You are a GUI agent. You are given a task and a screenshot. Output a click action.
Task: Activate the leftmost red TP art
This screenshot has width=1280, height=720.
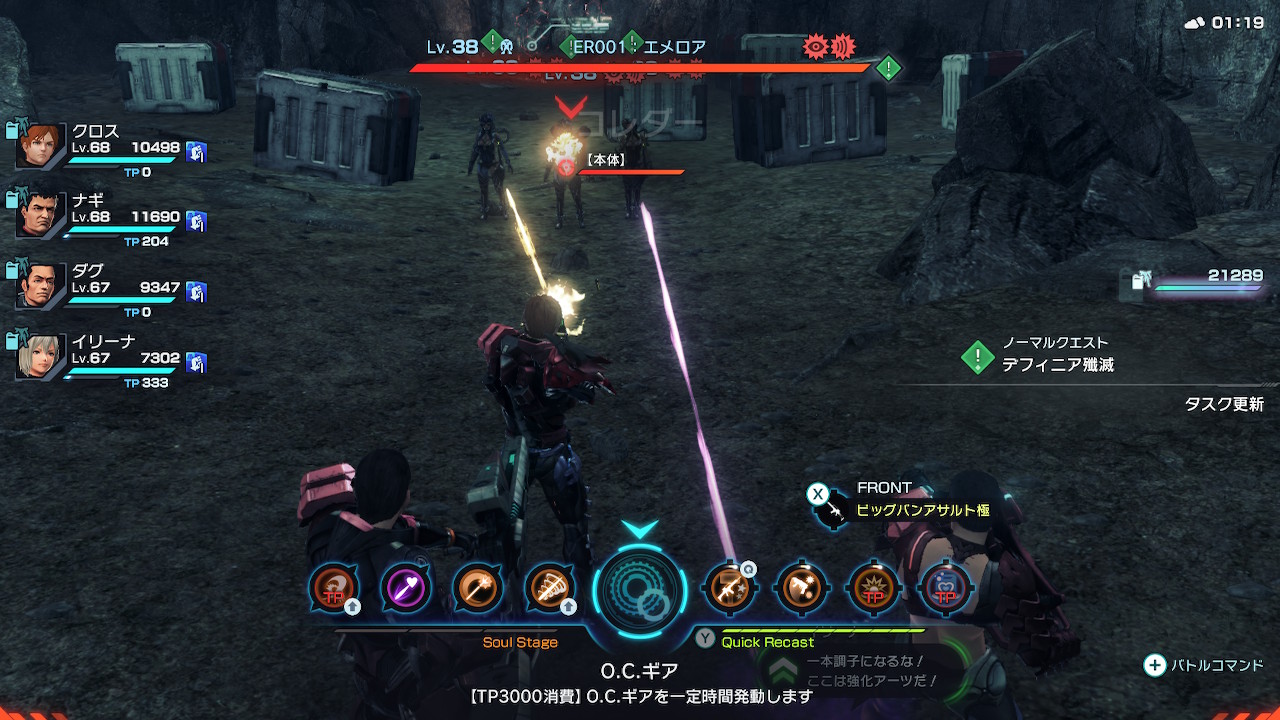[x=334, y=588]
